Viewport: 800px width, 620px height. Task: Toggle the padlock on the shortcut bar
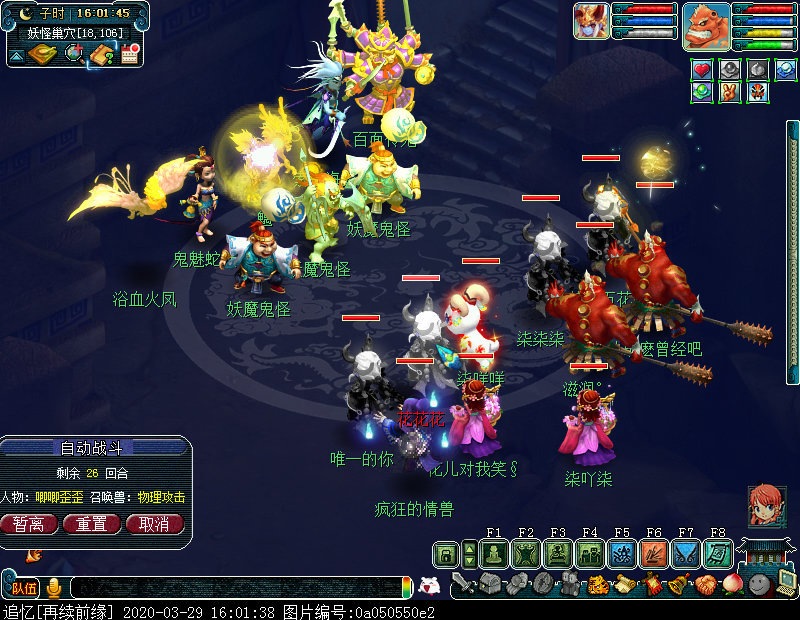(x=445, y=554)
